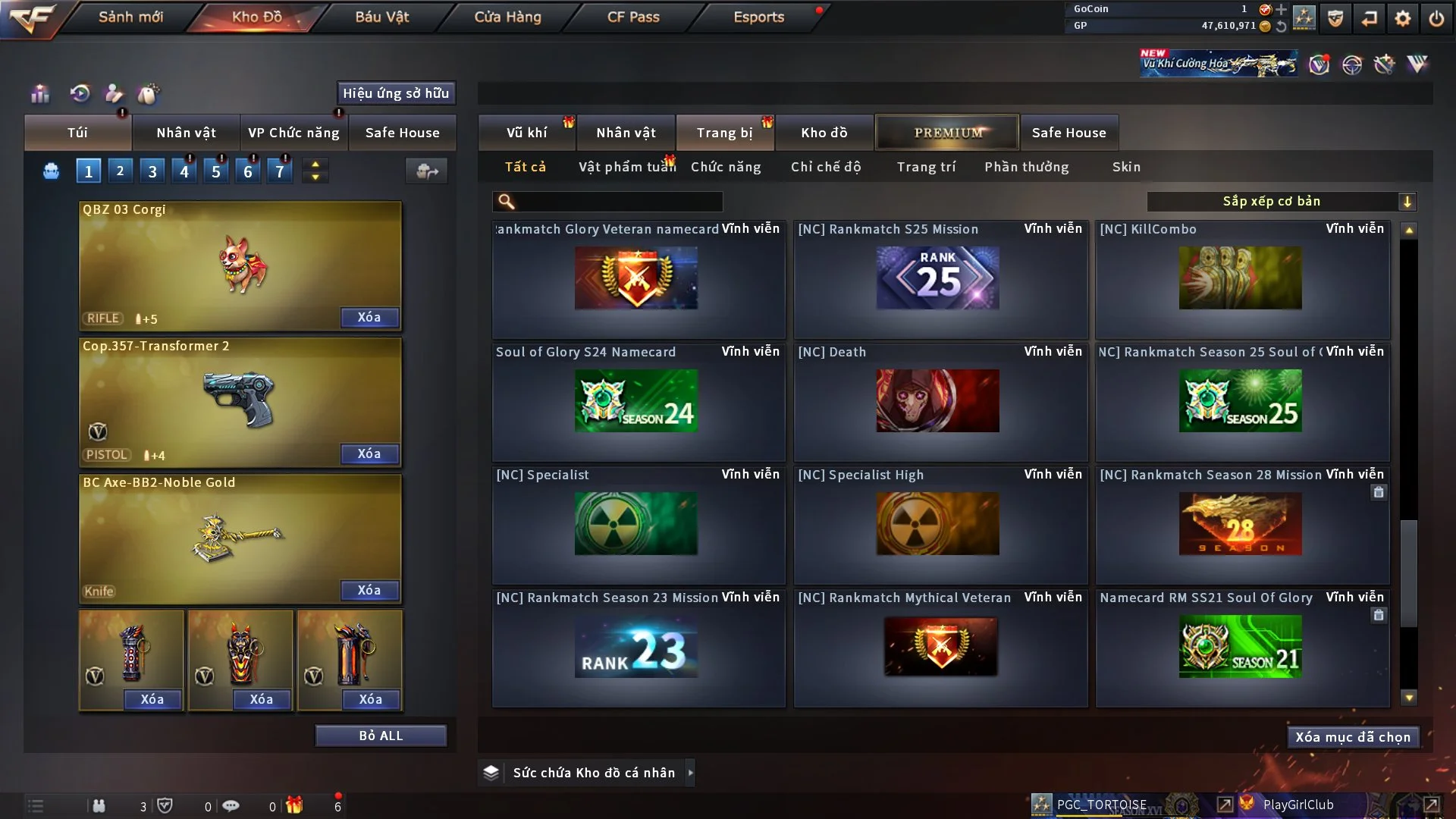Viewport: 1456px width, 819px height.
Task: Switch to the Nhân vật bag tab
Action: (186, 133)
